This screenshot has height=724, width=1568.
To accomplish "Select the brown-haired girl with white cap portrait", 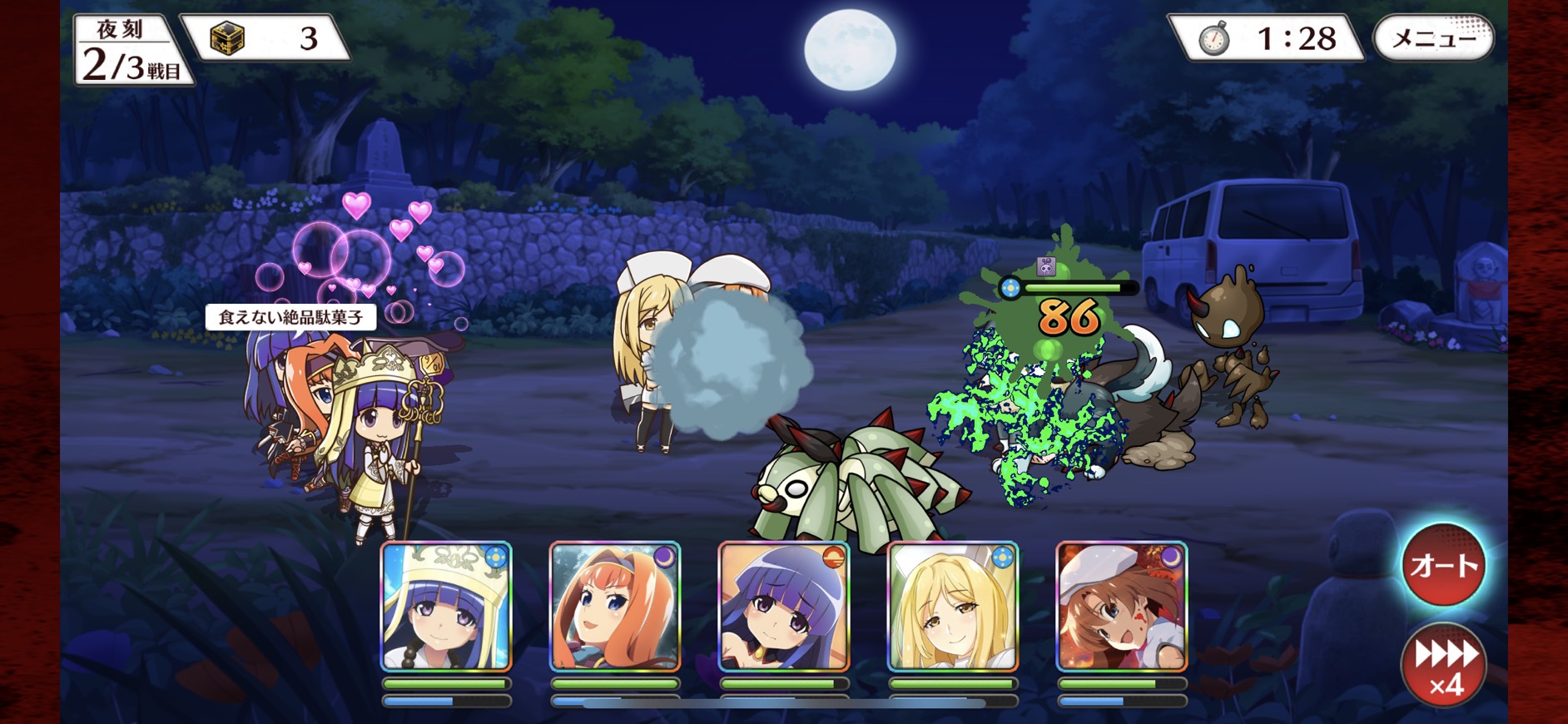I will pos(1121,606).
